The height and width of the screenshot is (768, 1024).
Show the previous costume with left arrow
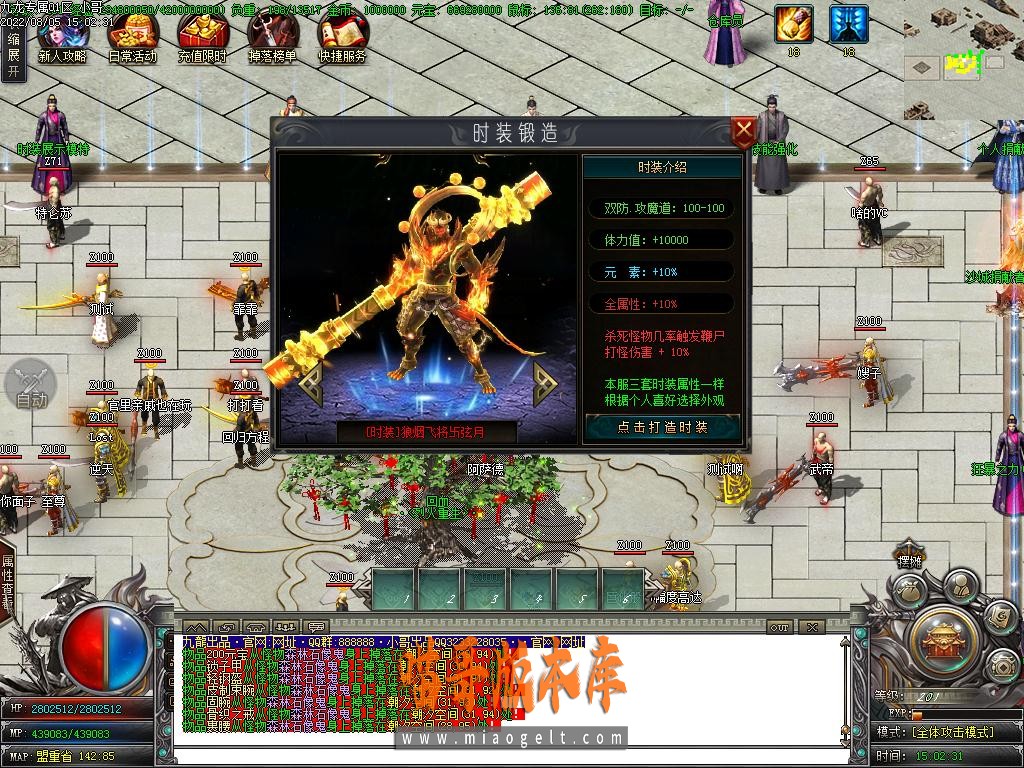311,380
